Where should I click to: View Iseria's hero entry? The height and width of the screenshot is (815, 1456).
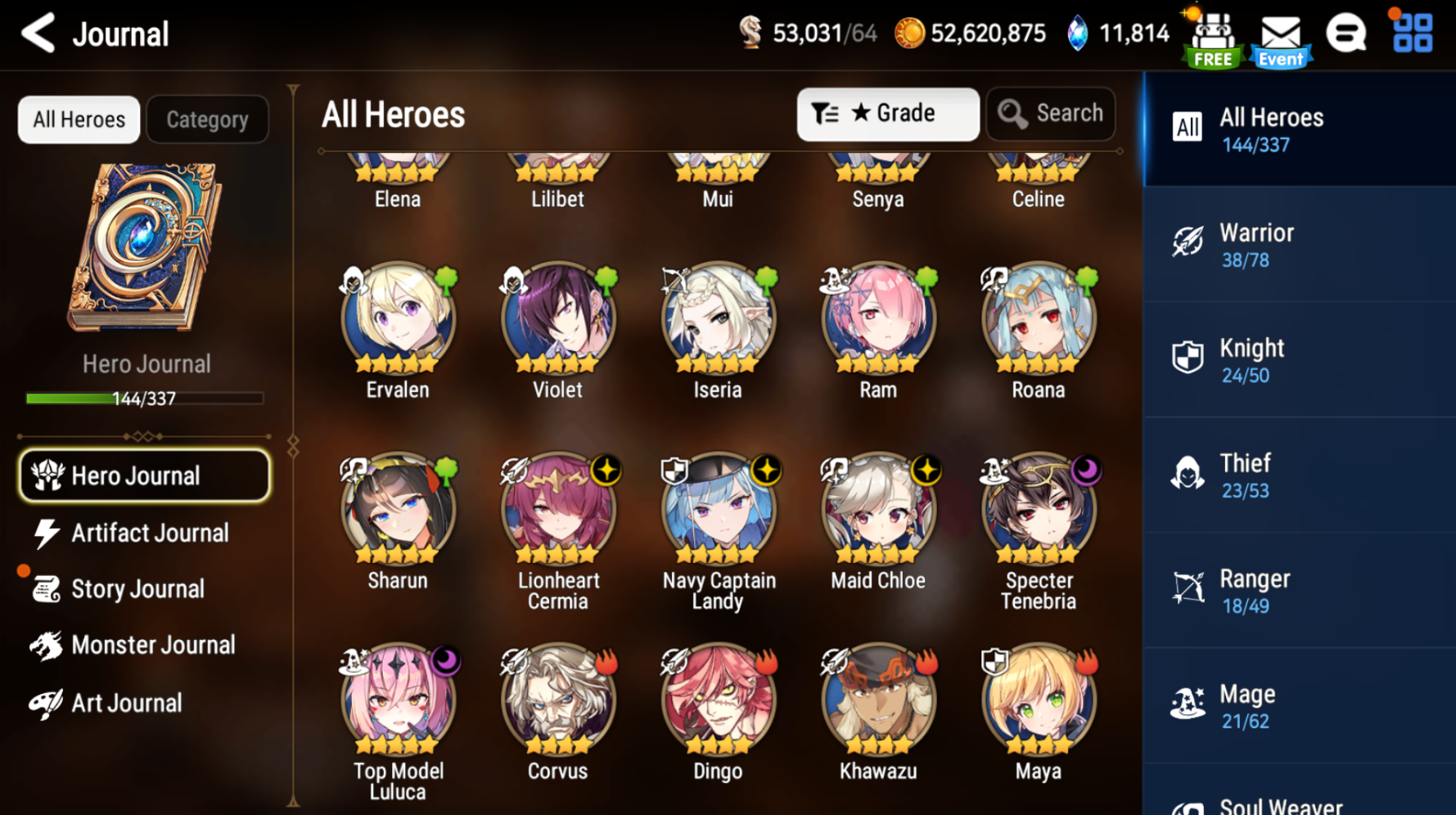tap(718, 321)
